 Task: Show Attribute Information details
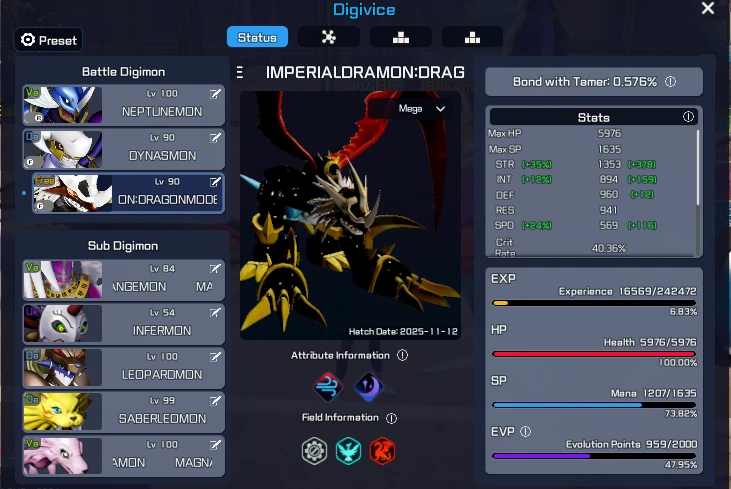click(x=402, y=355)
